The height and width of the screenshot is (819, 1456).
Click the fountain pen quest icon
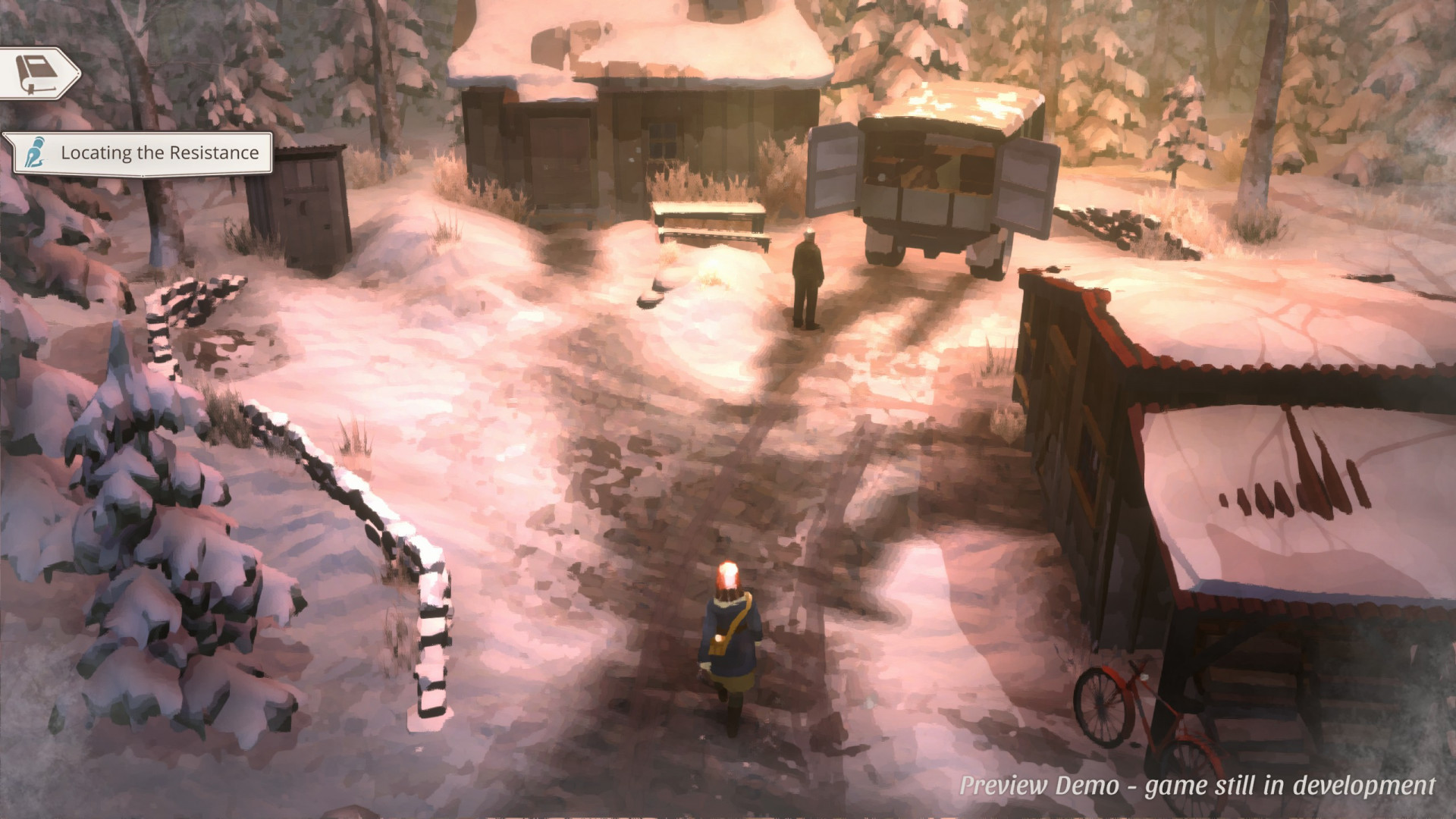(x=36, y=152)
